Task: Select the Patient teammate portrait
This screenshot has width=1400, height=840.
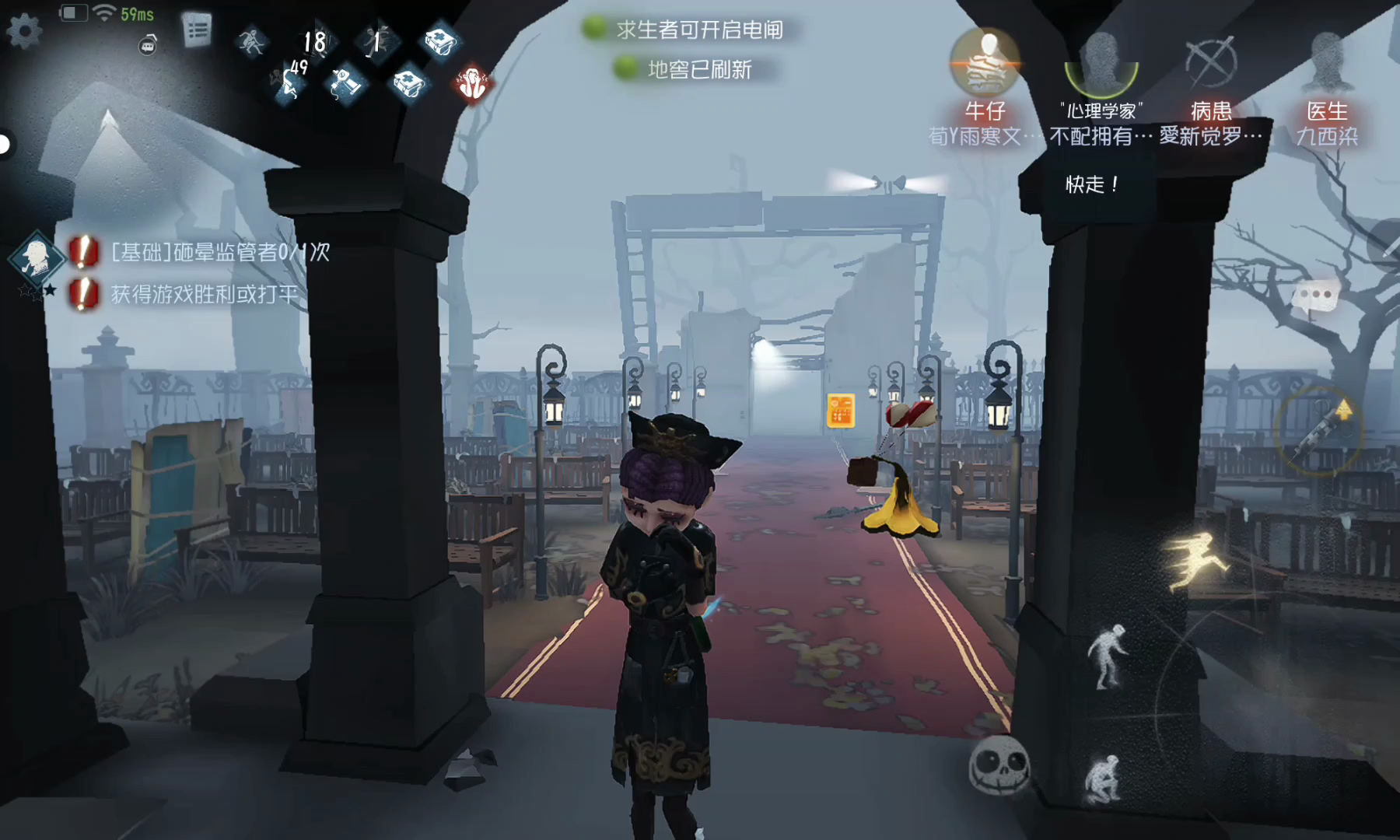Action: [x=1211, y=62]
